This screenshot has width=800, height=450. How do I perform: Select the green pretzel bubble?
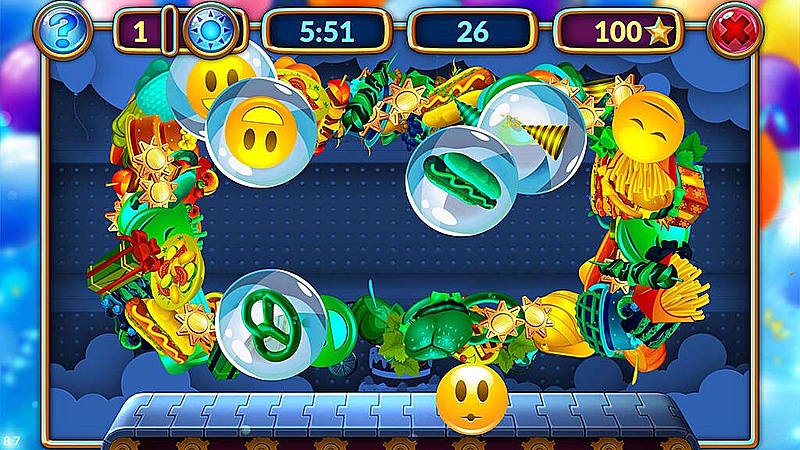(x=272, y=323)
